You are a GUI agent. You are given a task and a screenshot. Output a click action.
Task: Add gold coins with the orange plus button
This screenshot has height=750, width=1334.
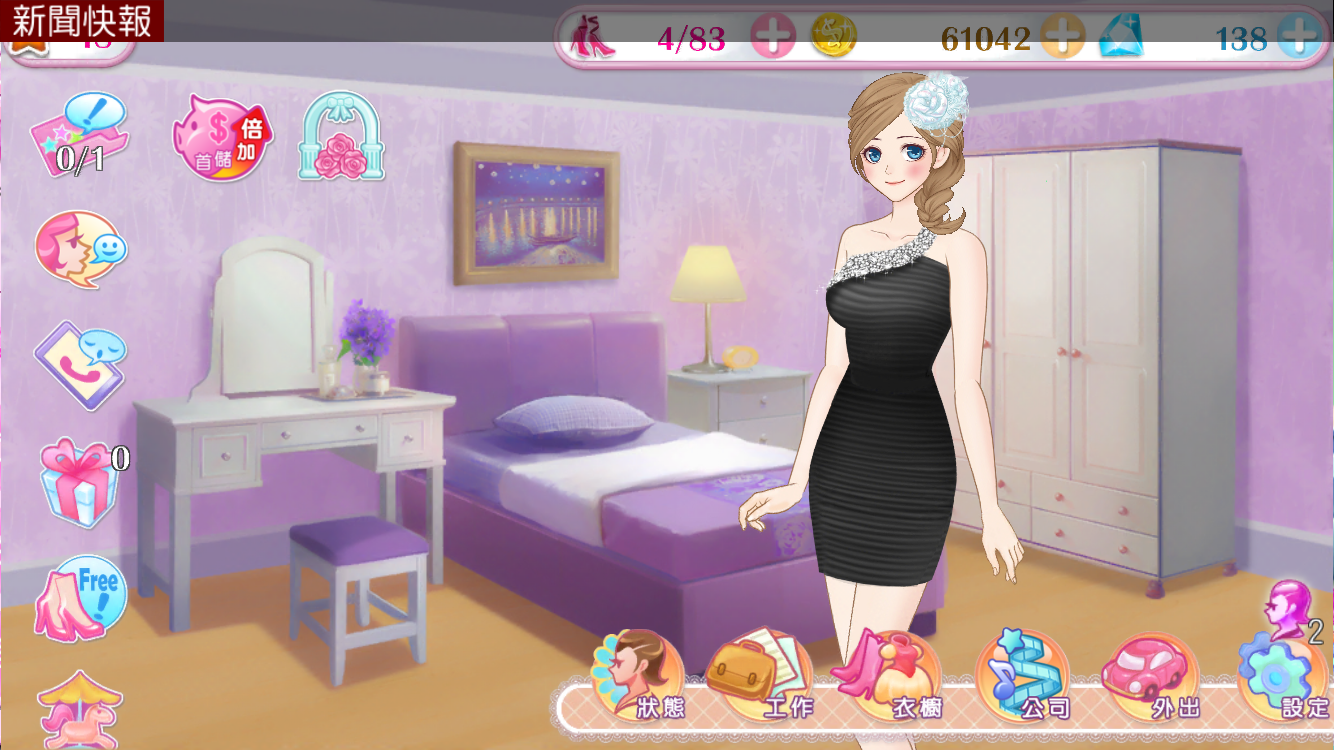pos(1062,38)
